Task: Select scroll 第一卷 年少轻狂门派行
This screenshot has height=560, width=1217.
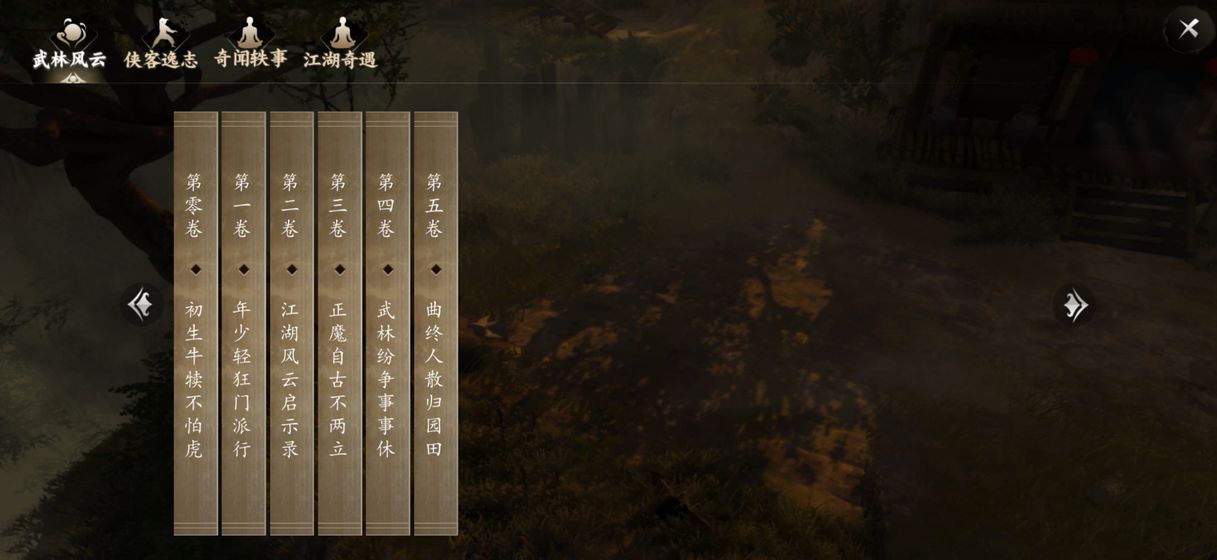Action: (x=243, y=323)
